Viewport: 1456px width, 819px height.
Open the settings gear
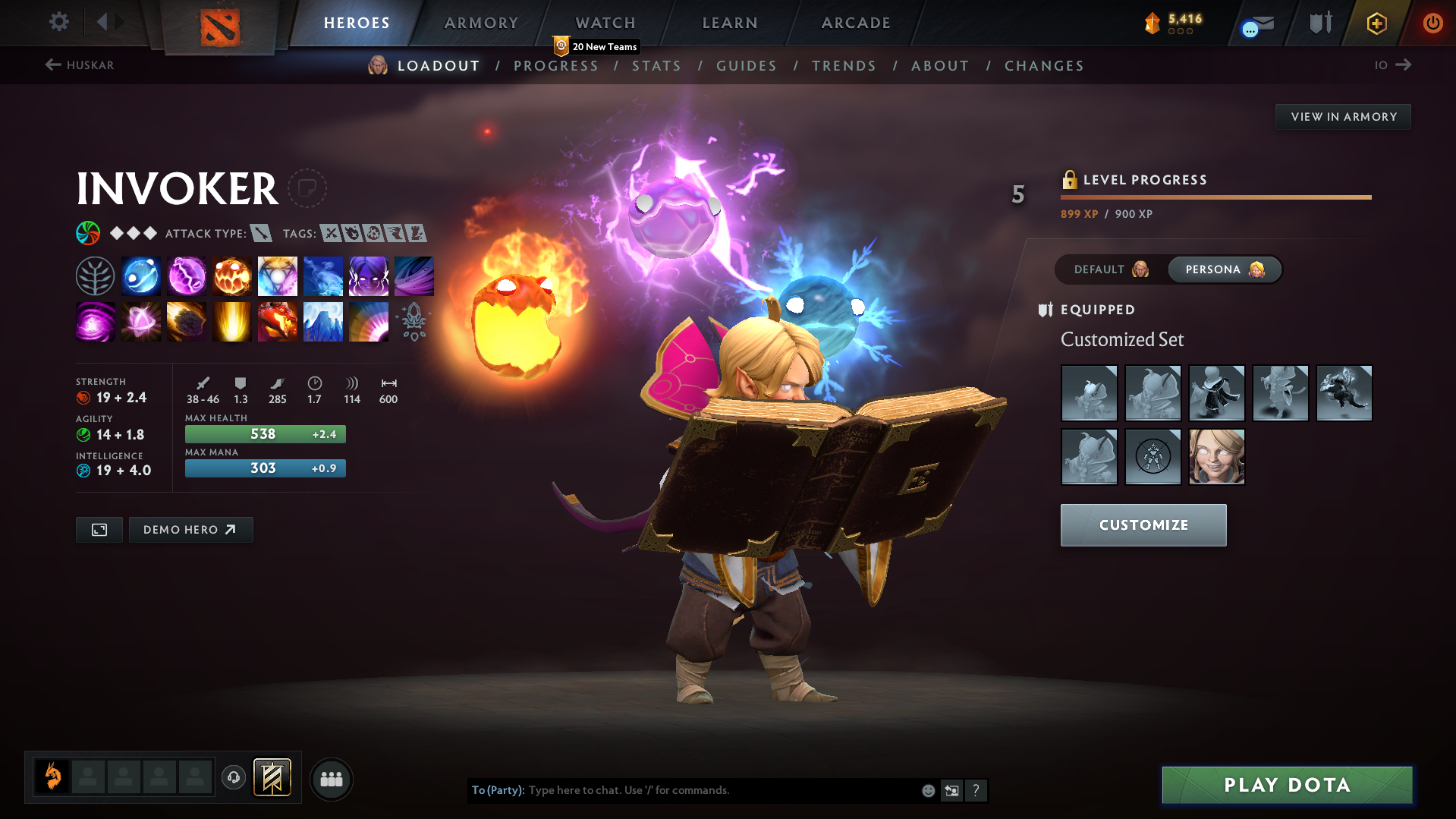pos(58,22)
